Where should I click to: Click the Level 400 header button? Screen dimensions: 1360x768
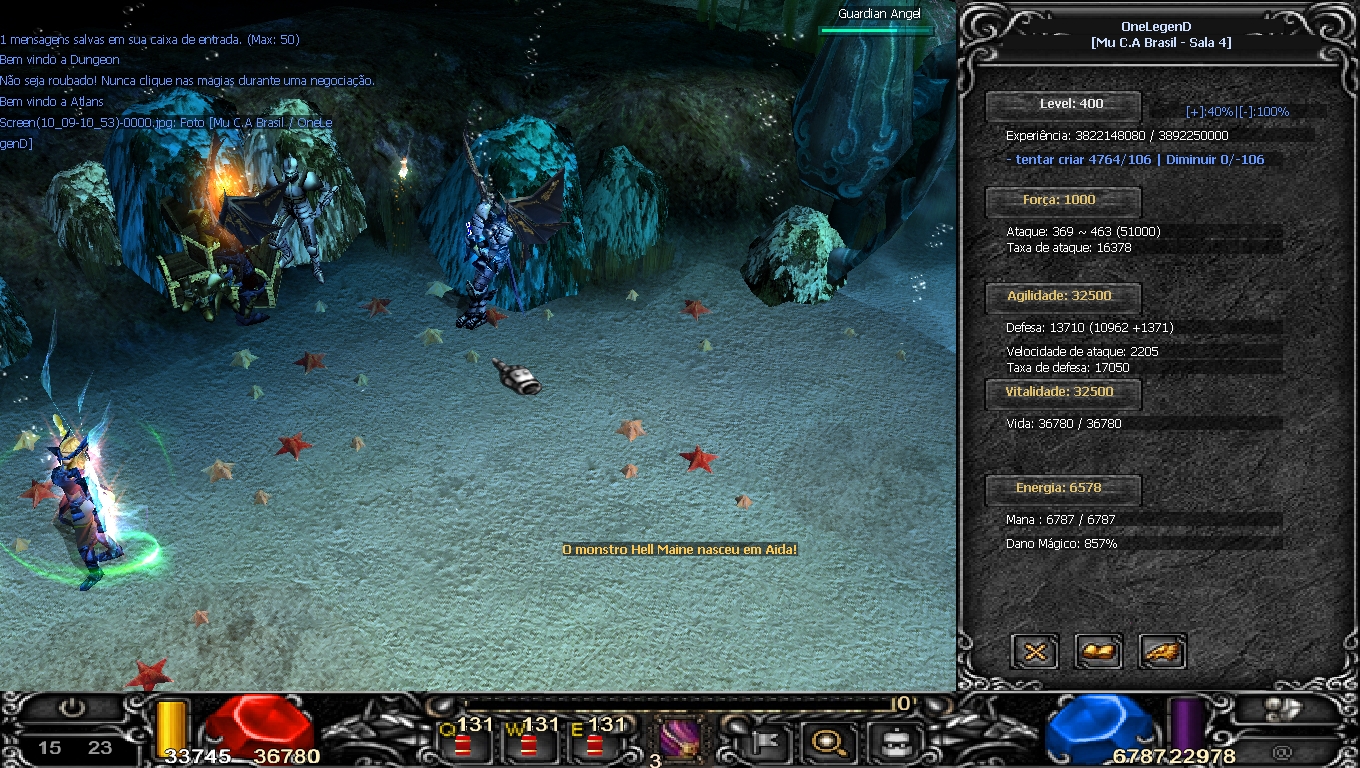[x=1063, y=104]
